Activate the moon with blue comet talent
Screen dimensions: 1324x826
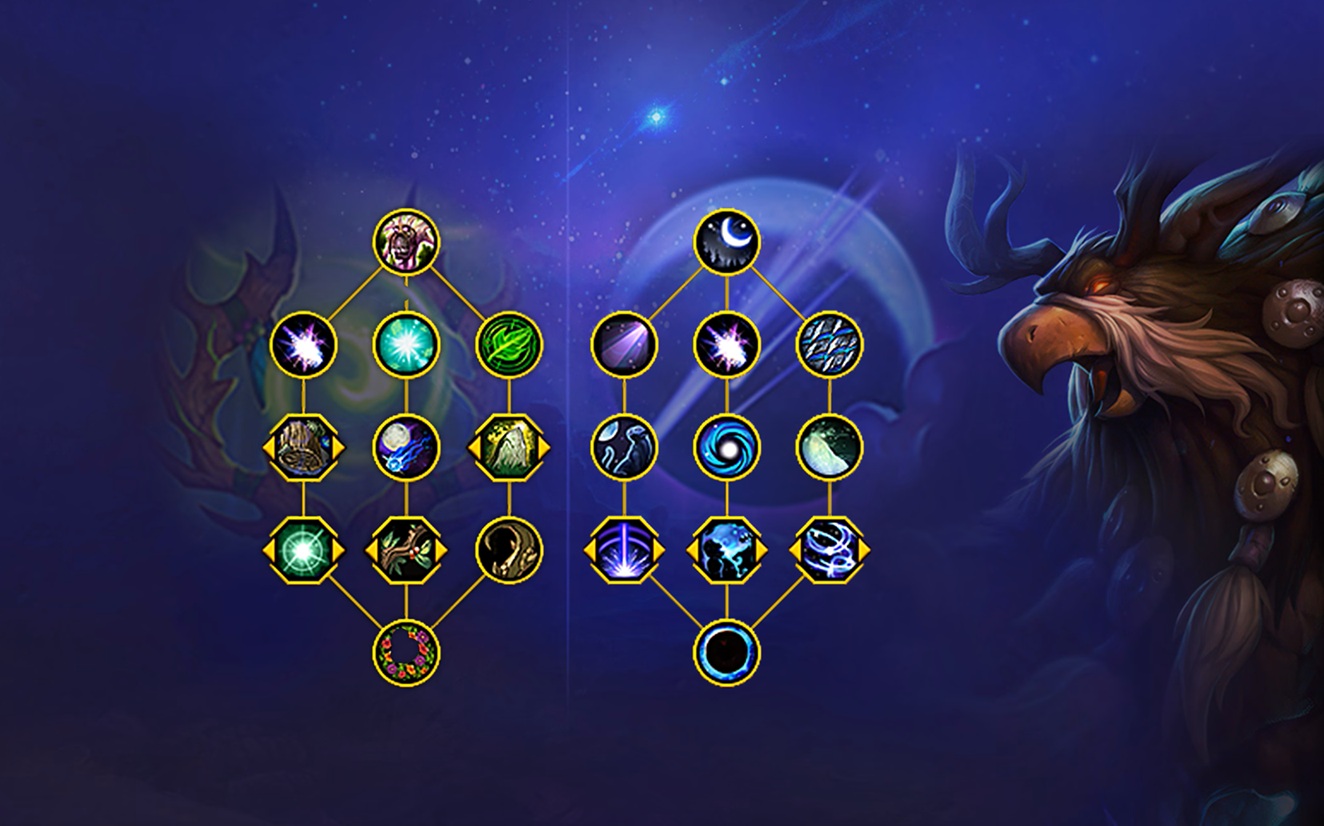406,447
